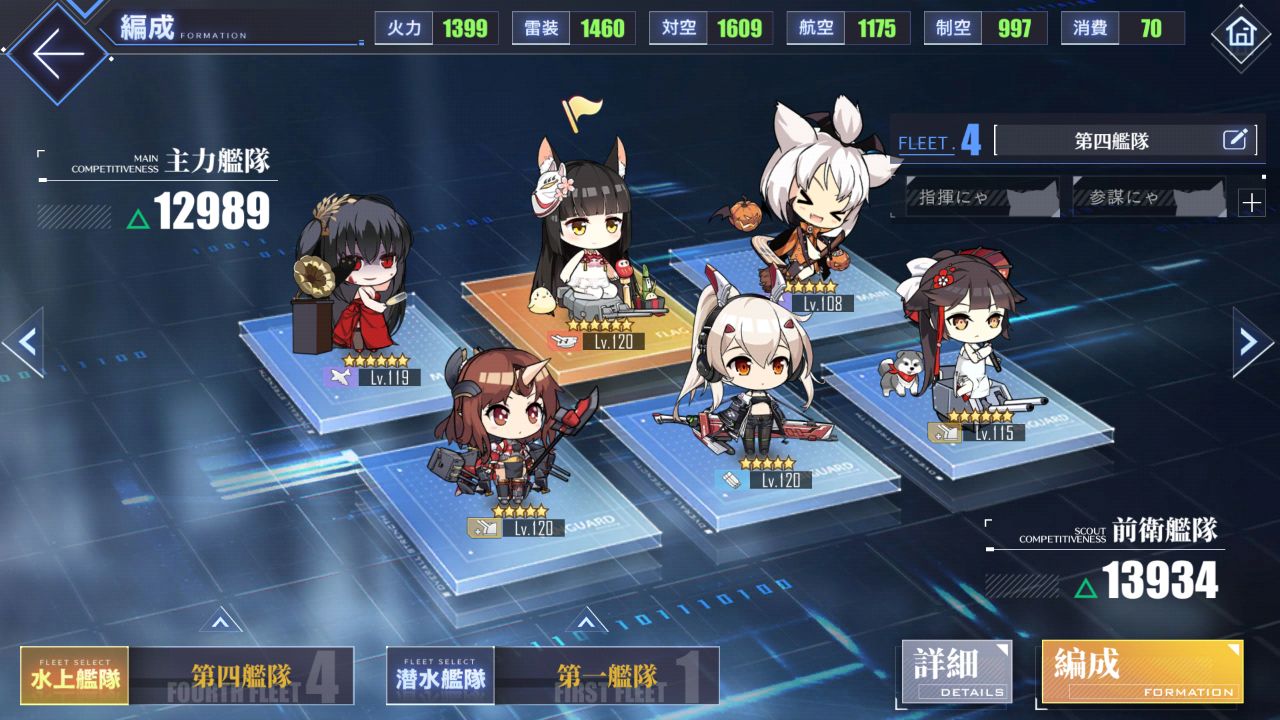Viewport: 1280px width, 720px height.
Task: Edit the fleet name 第四艦隊
Action: pyautogui.click(x=1235, y=140)
